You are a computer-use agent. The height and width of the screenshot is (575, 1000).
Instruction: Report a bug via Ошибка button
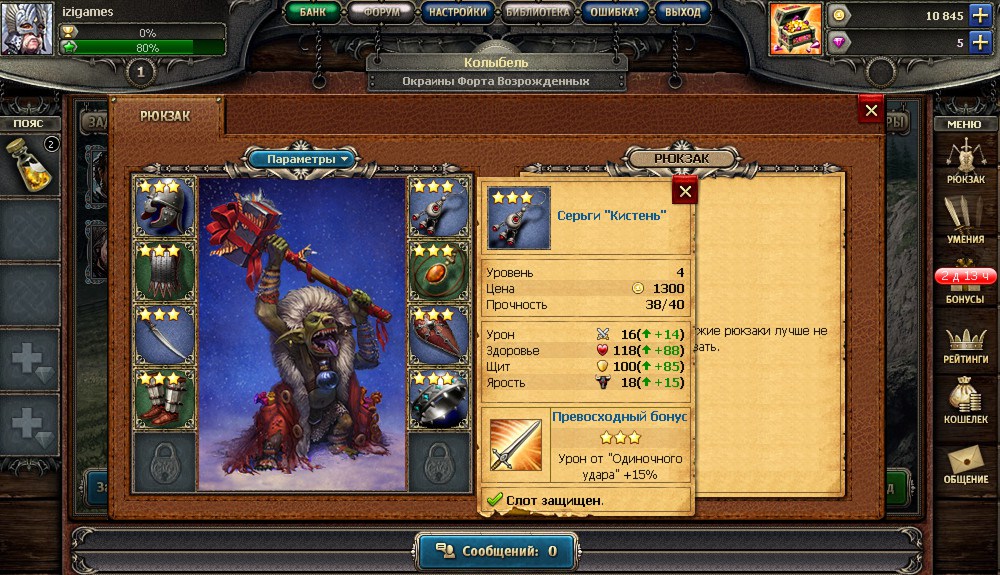pyautogui.click(x=617, y=13)
